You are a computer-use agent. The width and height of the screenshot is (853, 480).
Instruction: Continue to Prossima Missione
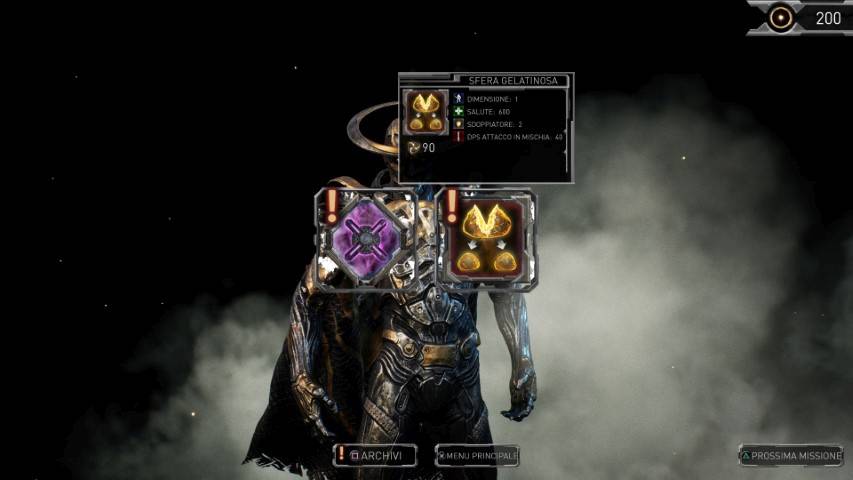pos(791,456)
